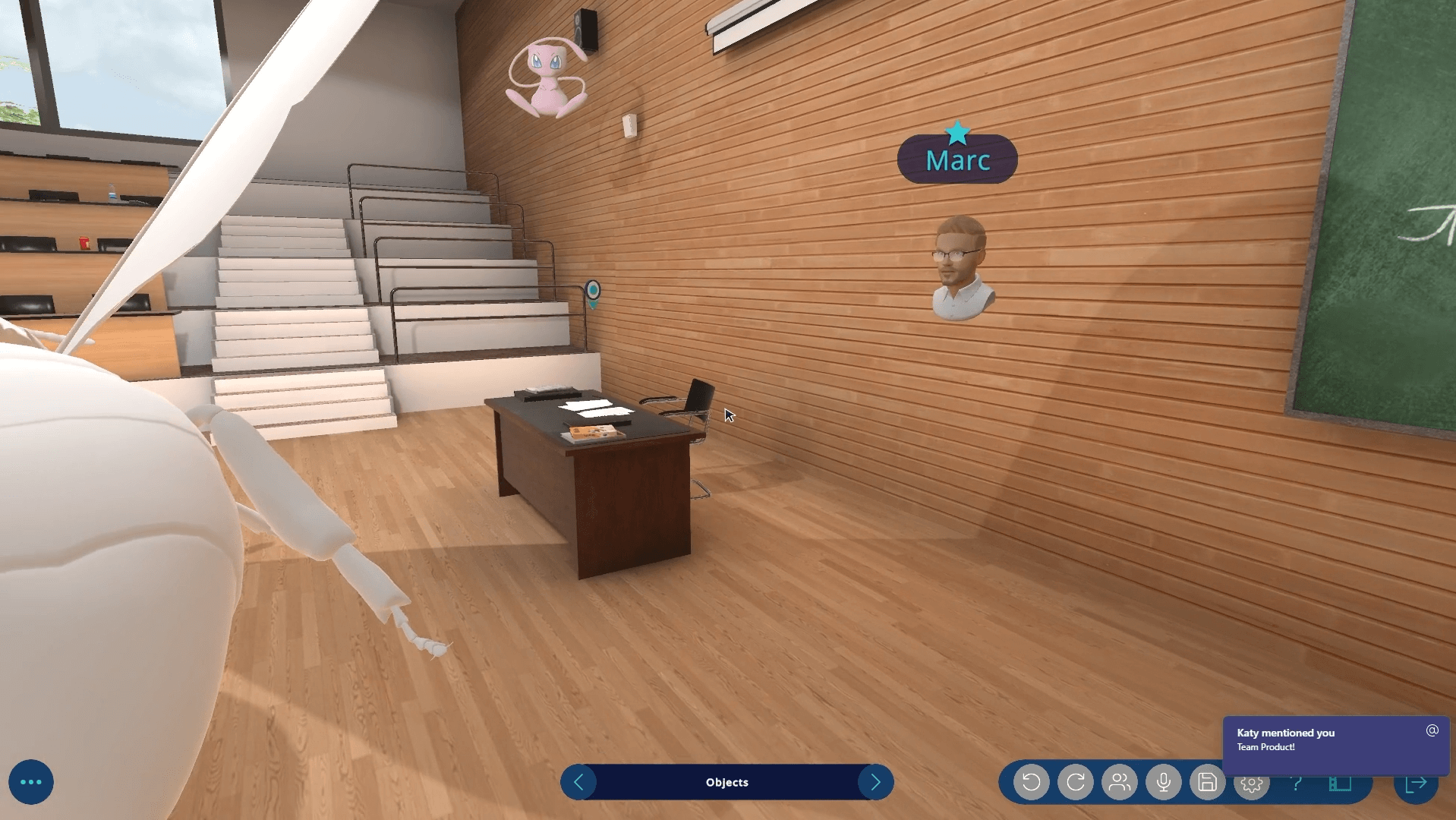This screenshot has height=820, width=1456.
Task: Undo the last action
Action: (1031, 782)
